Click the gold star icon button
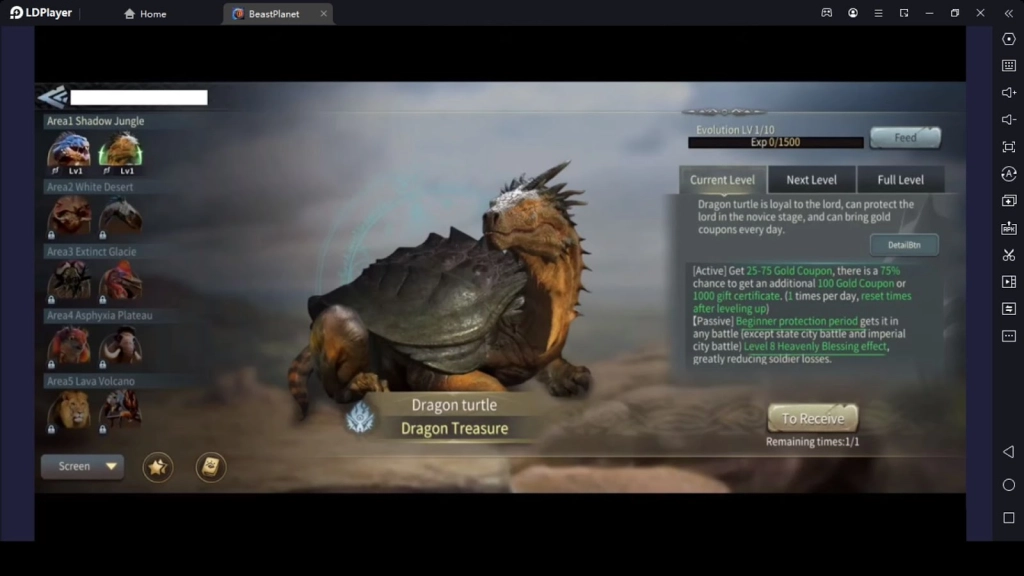The height and width of the screenshot is (576, 1024). click(158, 466)
